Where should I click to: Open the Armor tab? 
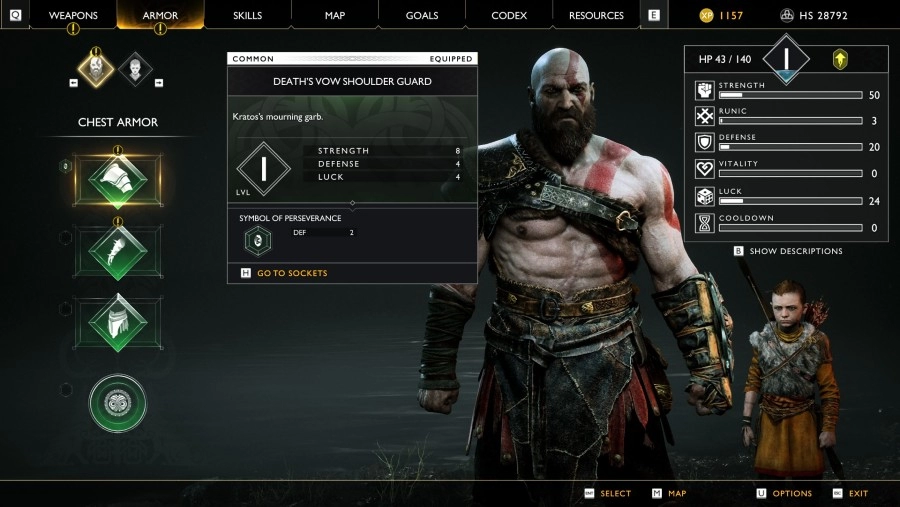click(160, 15)
